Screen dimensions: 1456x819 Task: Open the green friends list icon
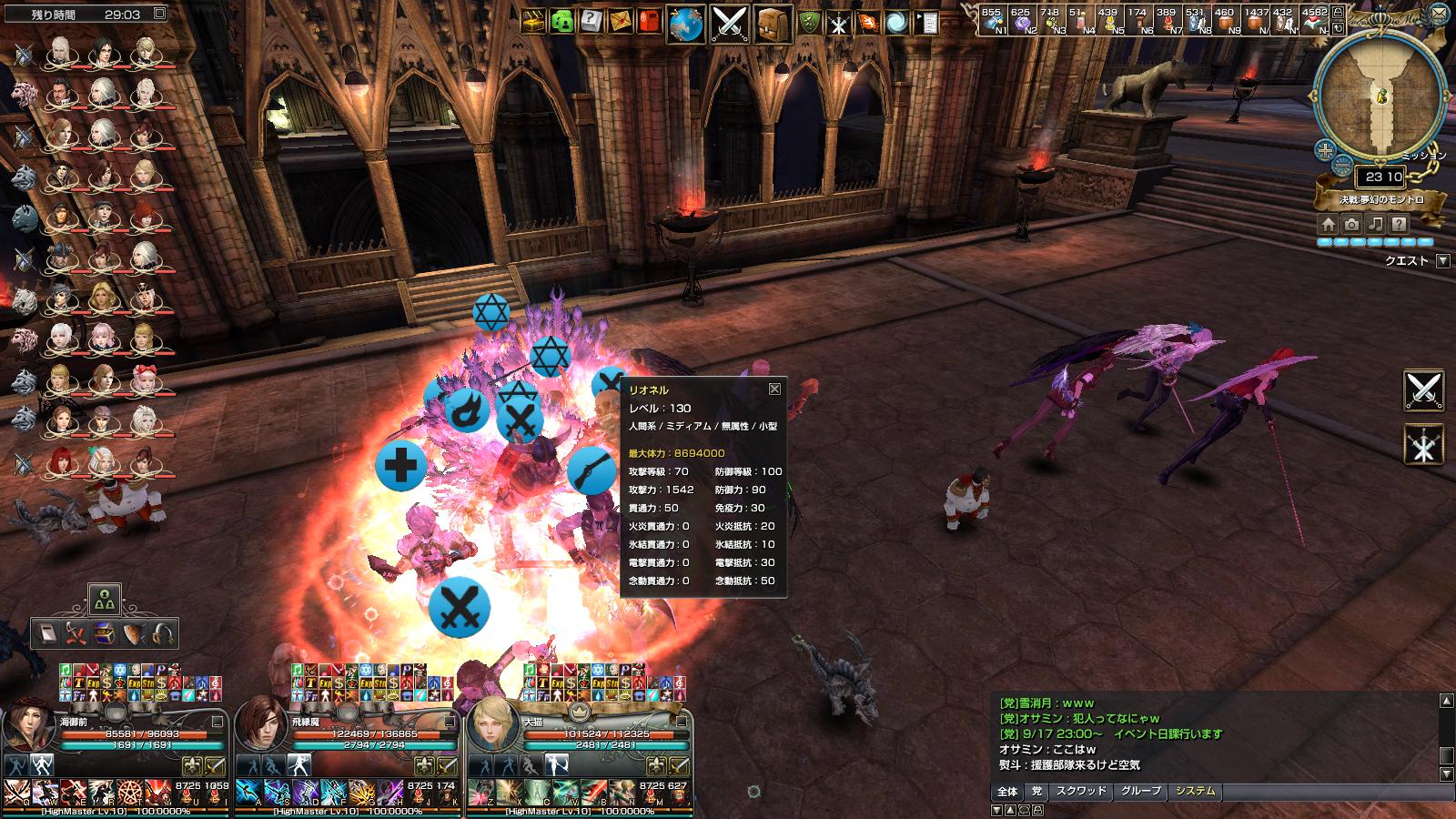(563, 21)
